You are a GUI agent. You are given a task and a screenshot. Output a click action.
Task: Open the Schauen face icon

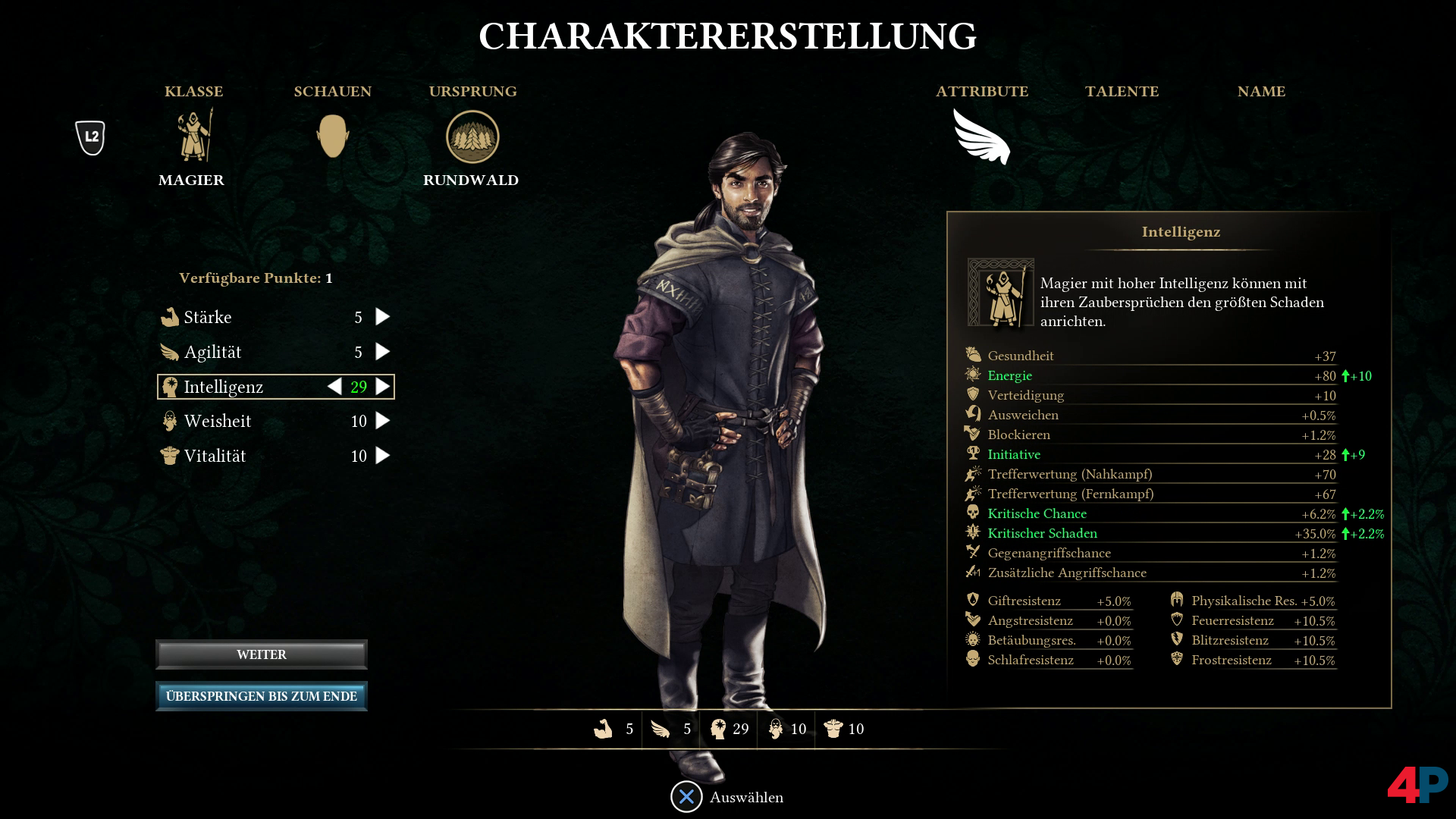coord(332,136)
